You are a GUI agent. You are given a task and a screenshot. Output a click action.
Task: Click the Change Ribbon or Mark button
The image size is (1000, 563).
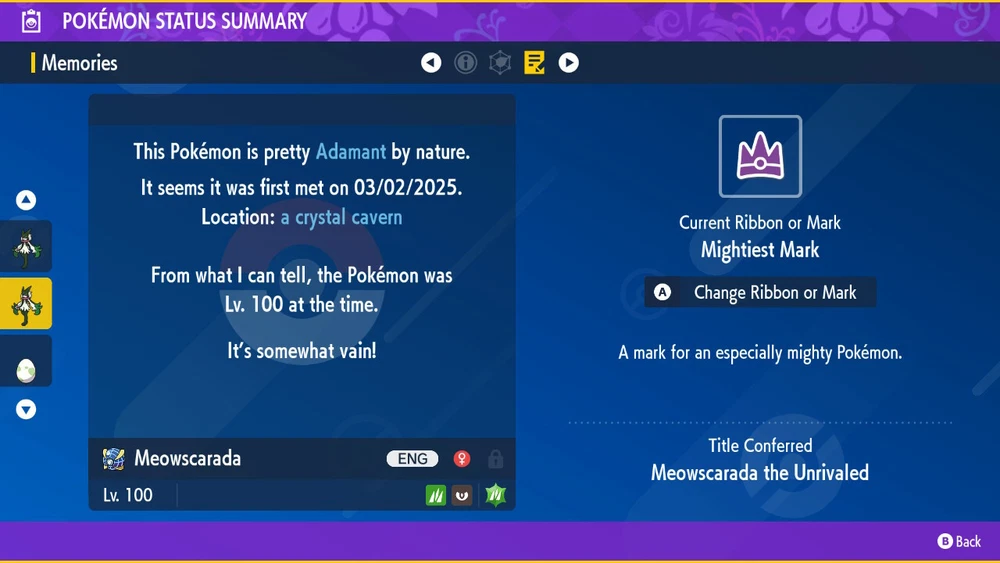pyautogui.click(x=760, y=293)
